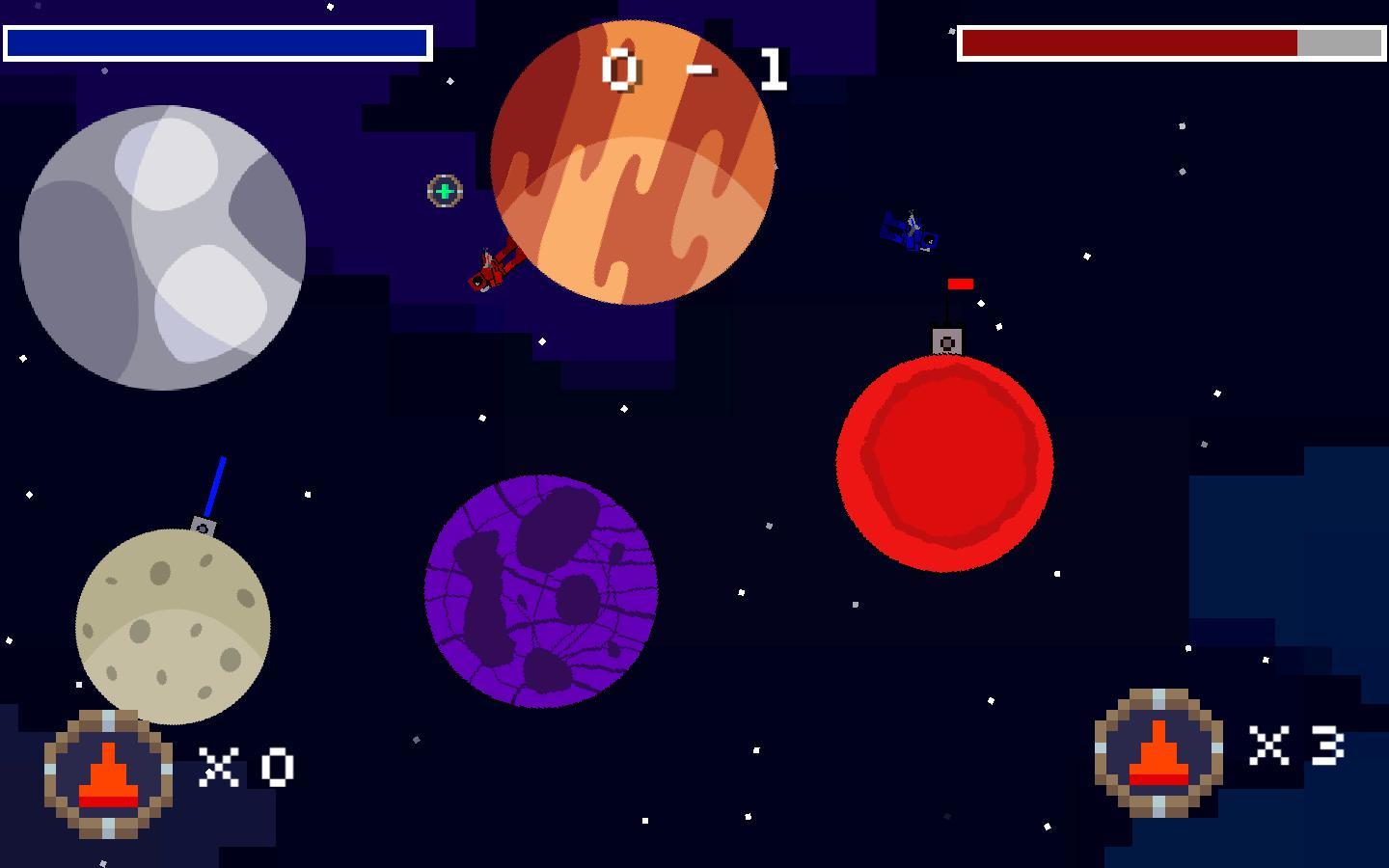Select the large gray cratered planet

(164, 246)
